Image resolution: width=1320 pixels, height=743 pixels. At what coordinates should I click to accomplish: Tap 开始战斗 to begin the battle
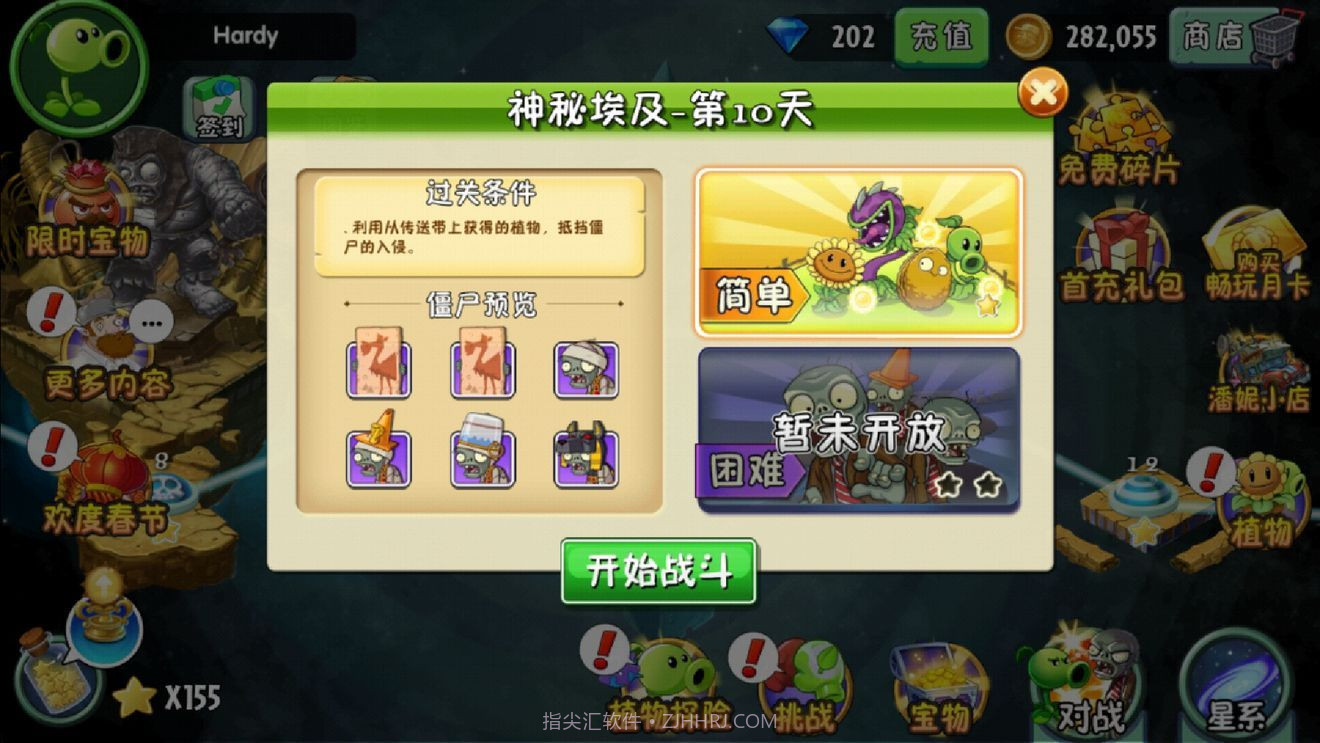[658, 568]
